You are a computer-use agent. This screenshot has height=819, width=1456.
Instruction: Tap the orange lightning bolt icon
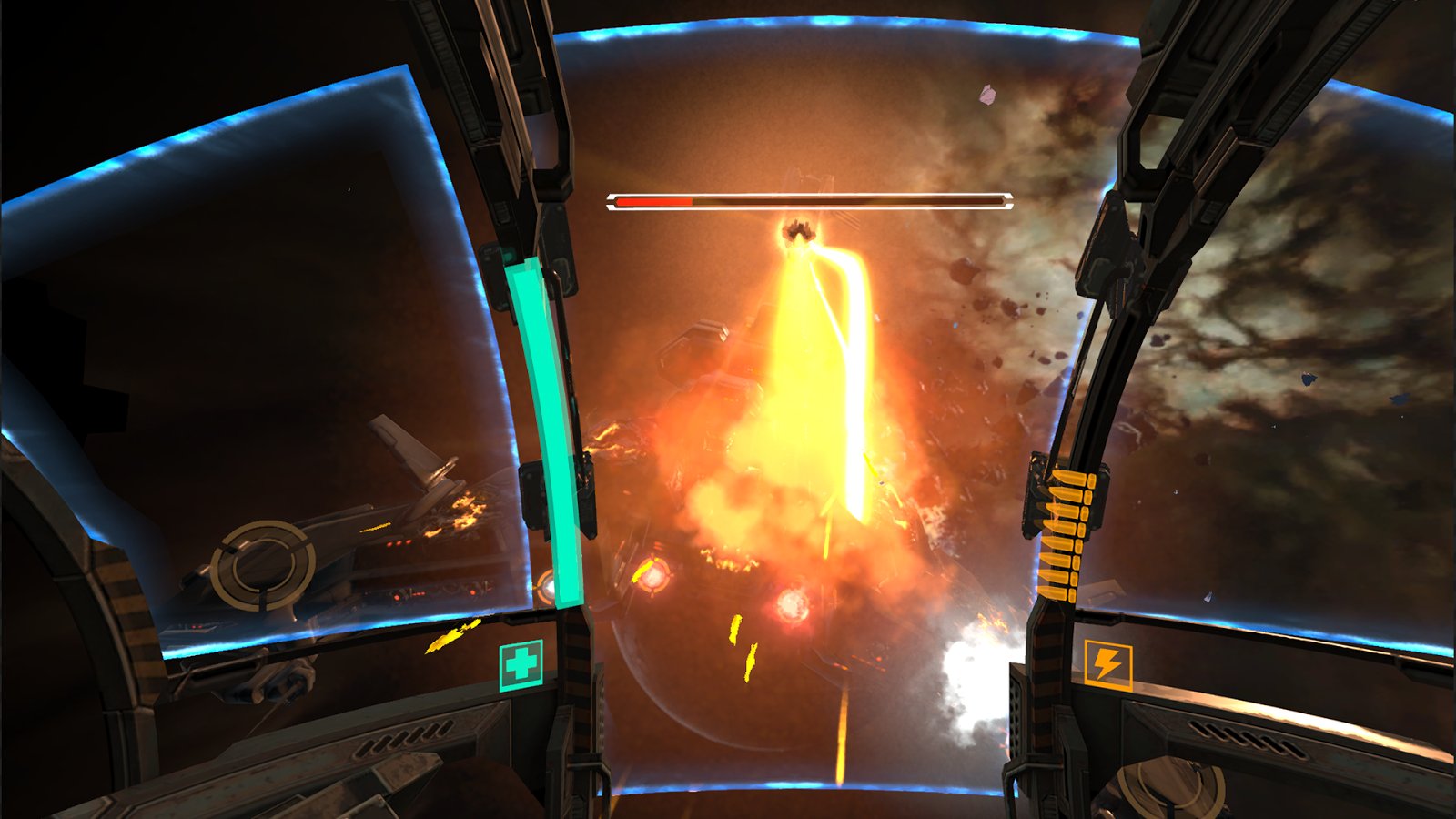[1107, 665]
